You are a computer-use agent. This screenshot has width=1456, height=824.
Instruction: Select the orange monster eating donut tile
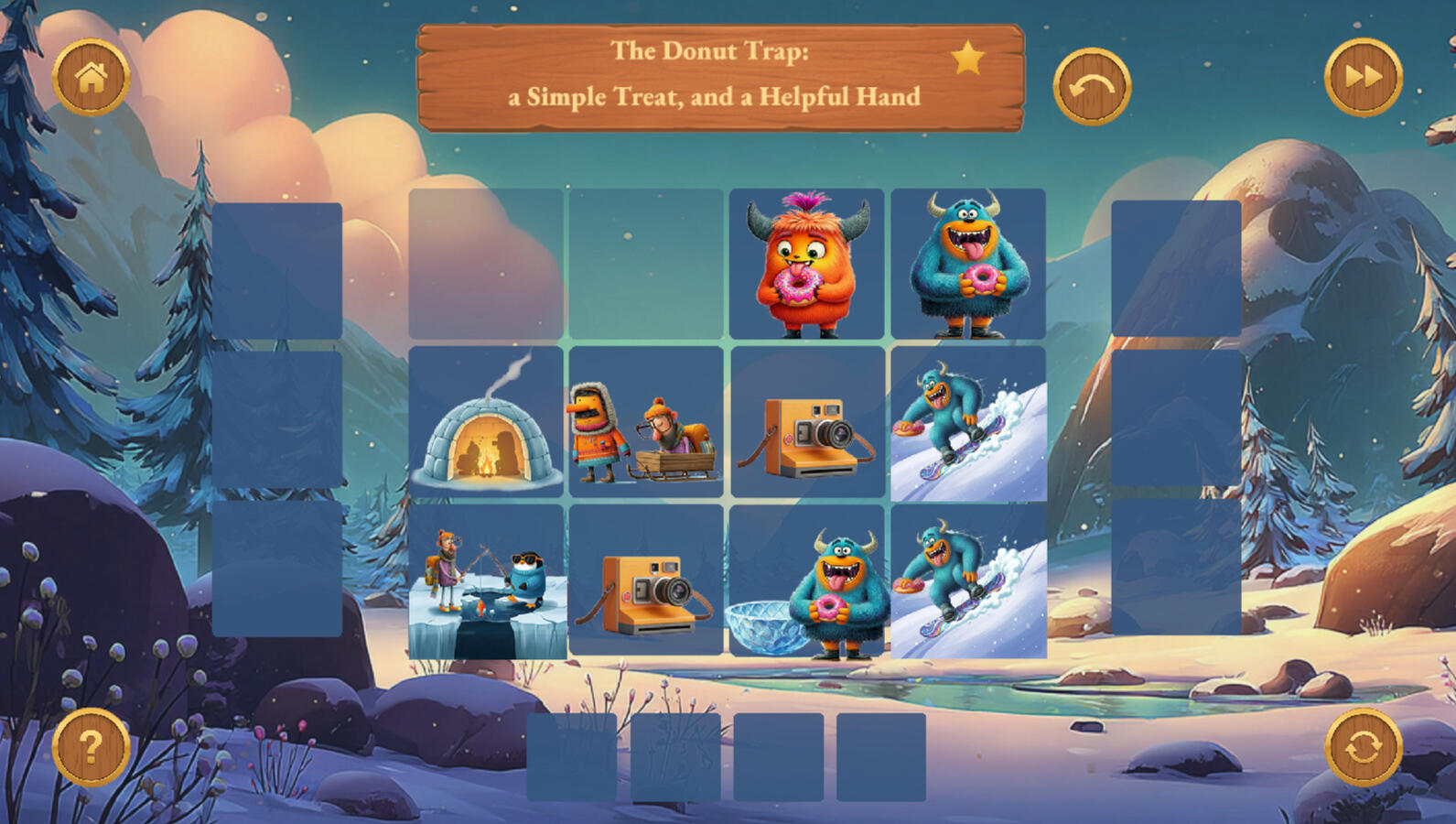tap(806, 264)
